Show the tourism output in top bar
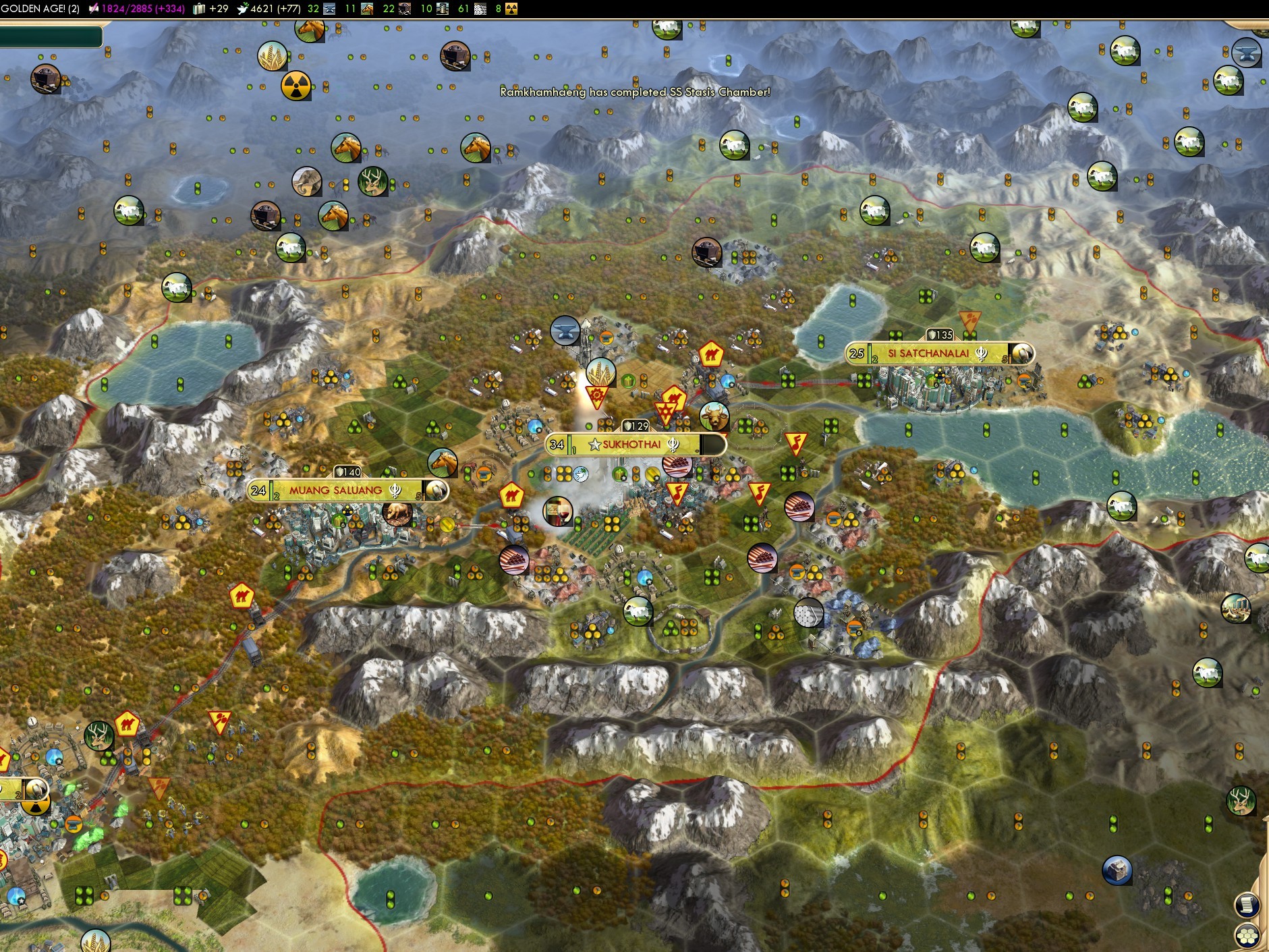This screenshot has height=952, width=1269. pos(212,9)
